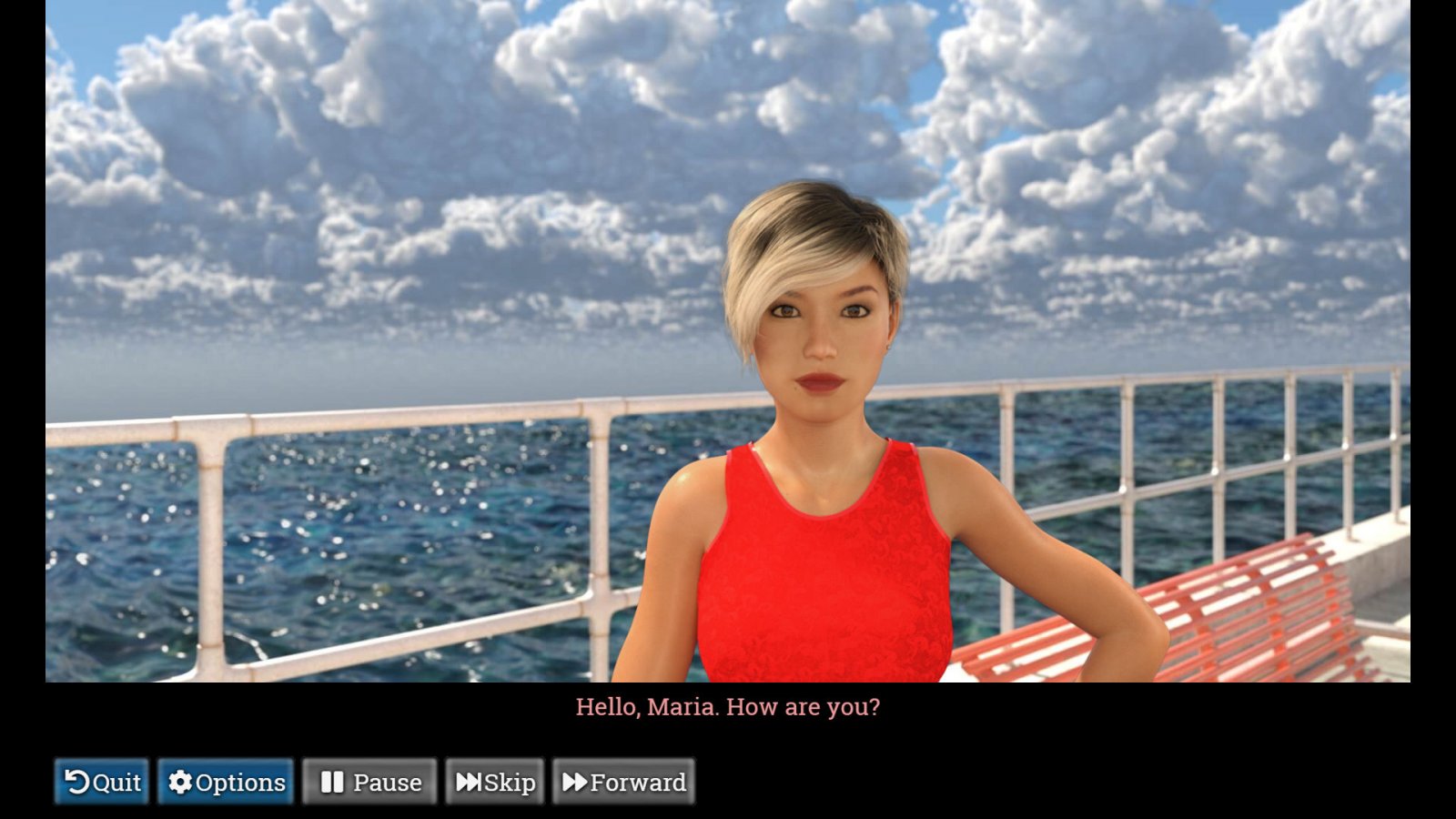Open the Options menu
Screen dimensions: 1456x819
point(226,782)
